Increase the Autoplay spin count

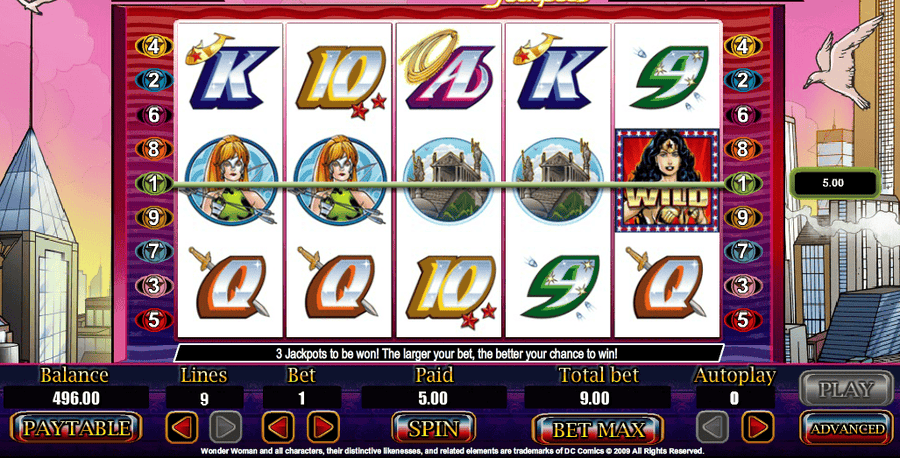pyautogui.click(x=757, y=429)
